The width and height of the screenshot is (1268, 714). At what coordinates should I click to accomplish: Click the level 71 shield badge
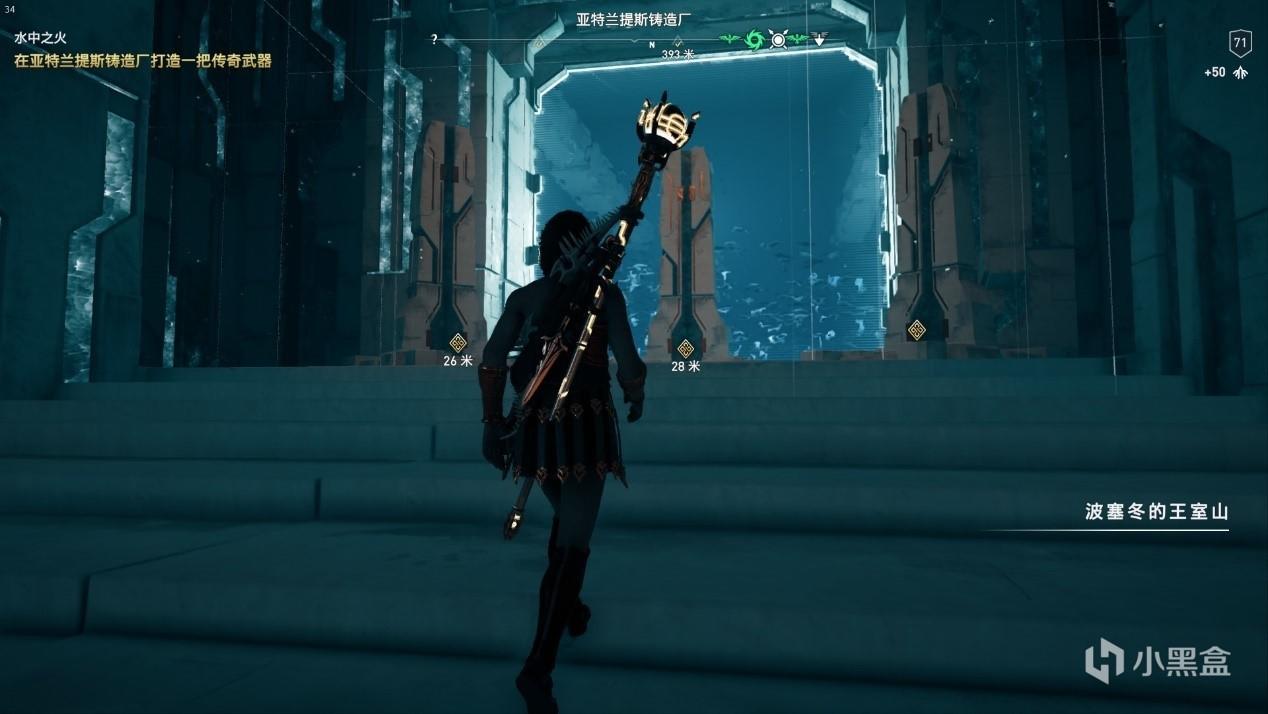click(1240, 43)
